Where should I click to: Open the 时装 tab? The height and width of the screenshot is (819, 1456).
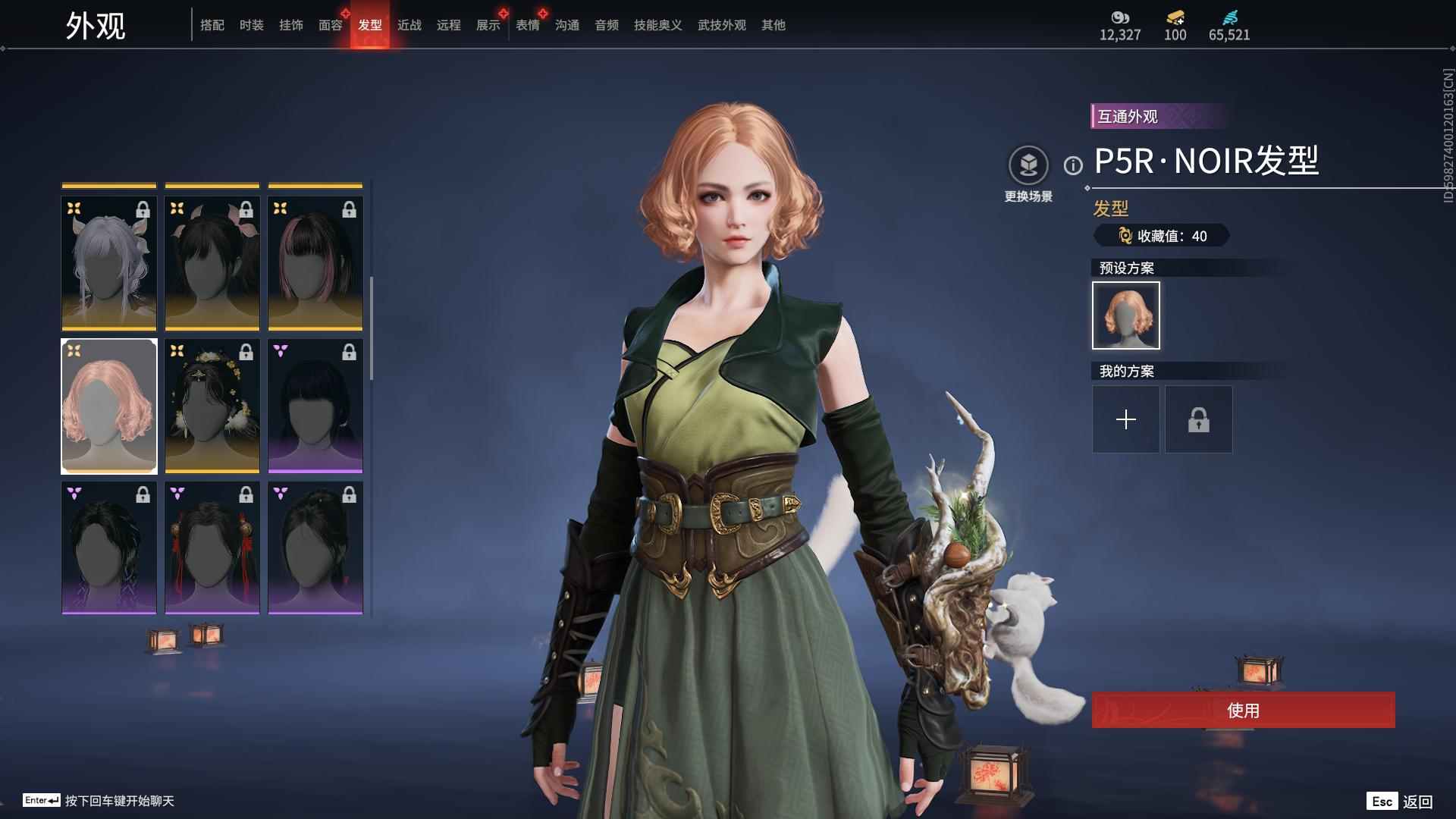(x=251, y=25)
